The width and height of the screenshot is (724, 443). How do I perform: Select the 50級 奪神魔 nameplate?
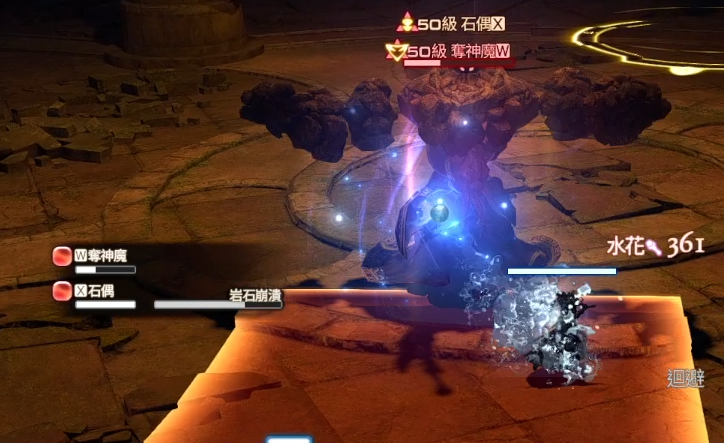pyautogui.click(x=455, y=50)
